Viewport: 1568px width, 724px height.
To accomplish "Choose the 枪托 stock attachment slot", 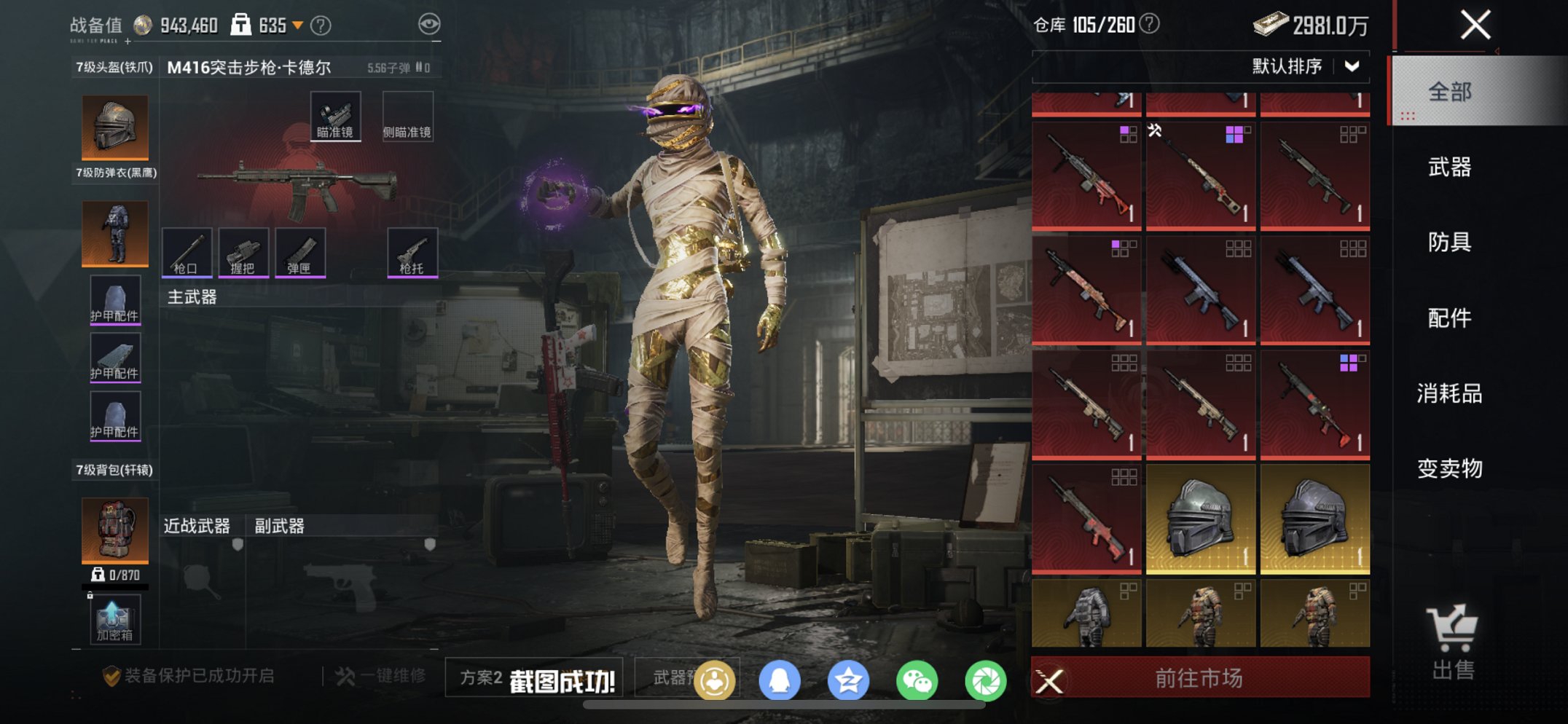I will 412,253.
